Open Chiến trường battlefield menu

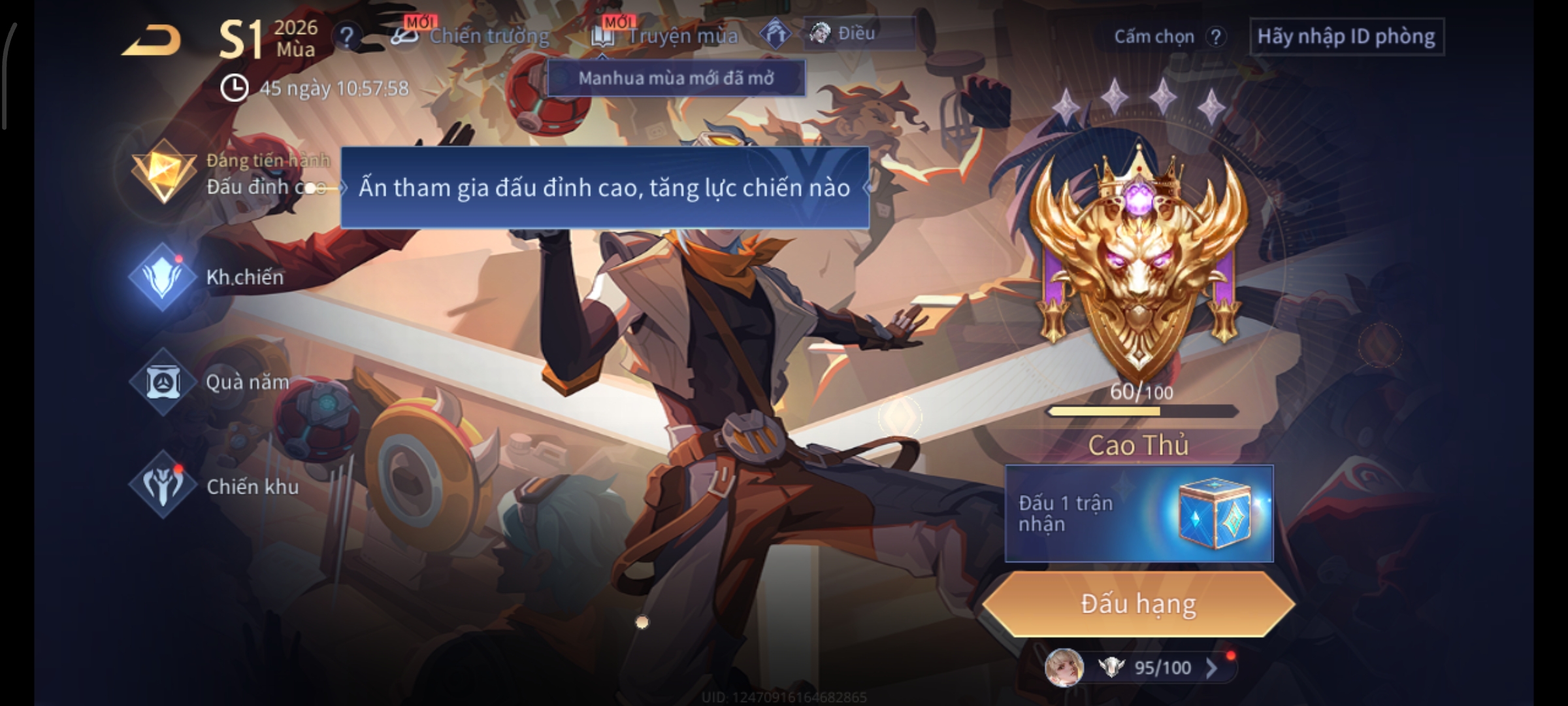(x=472, y=35)
